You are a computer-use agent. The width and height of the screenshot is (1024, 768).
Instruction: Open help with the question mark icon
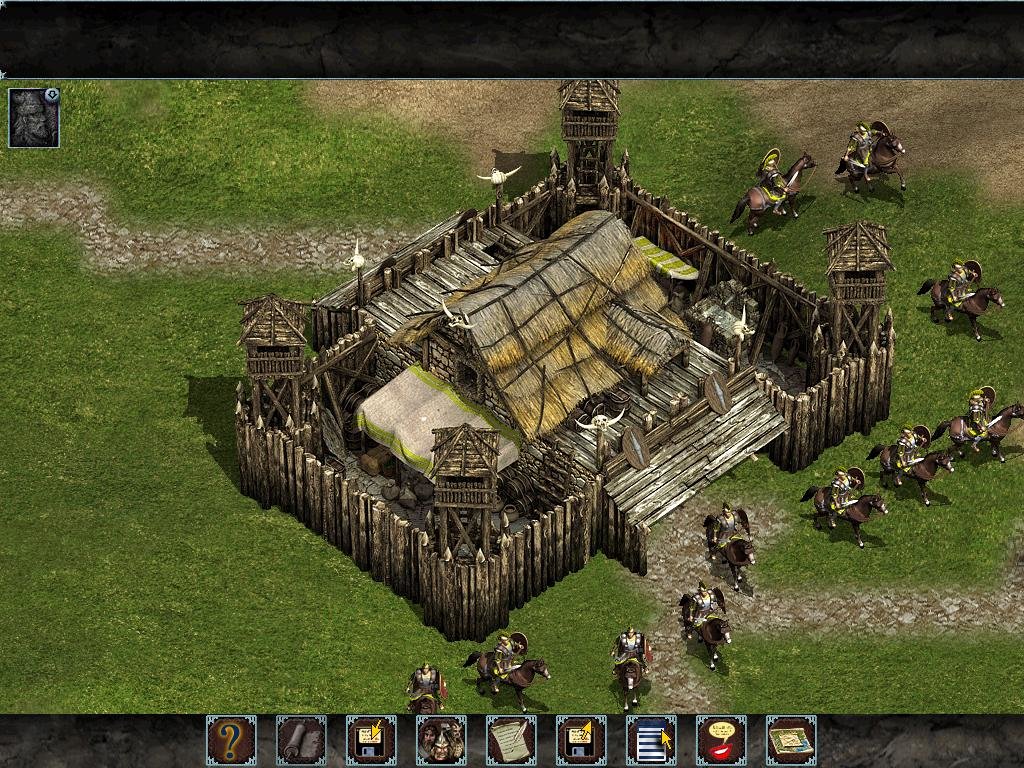pyautogui.click(x=231, y=740)
